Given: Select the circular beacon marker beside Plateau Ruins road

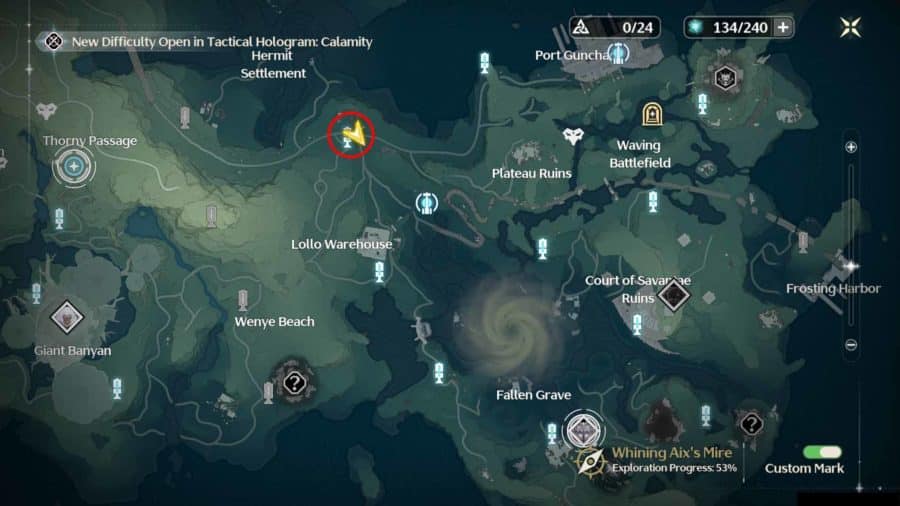Looking at the screenshot, I should tap(427, 204).
